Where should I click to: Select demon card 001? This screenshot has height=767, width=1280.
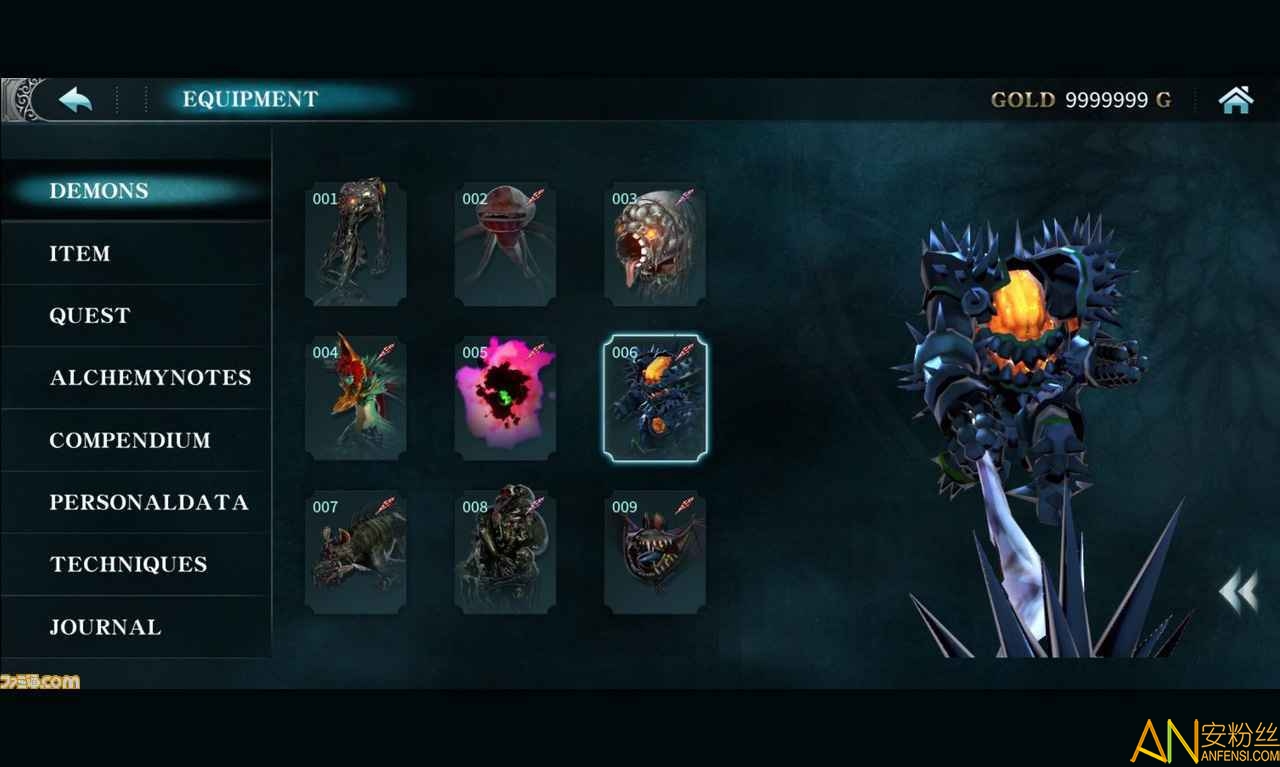(x=356, y=243)
